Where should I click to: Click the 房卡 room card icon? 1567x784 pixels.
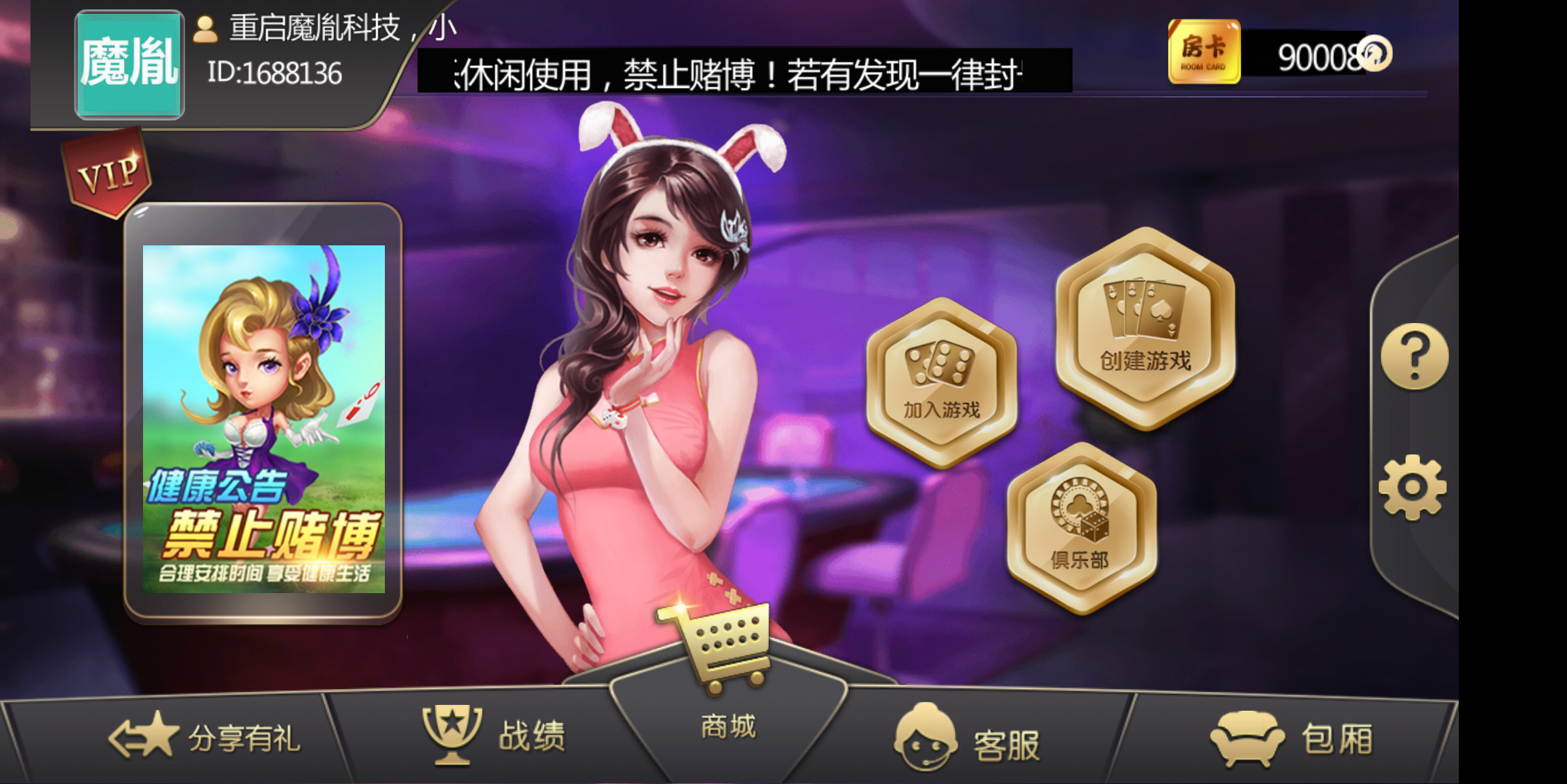coord(1203,52)
